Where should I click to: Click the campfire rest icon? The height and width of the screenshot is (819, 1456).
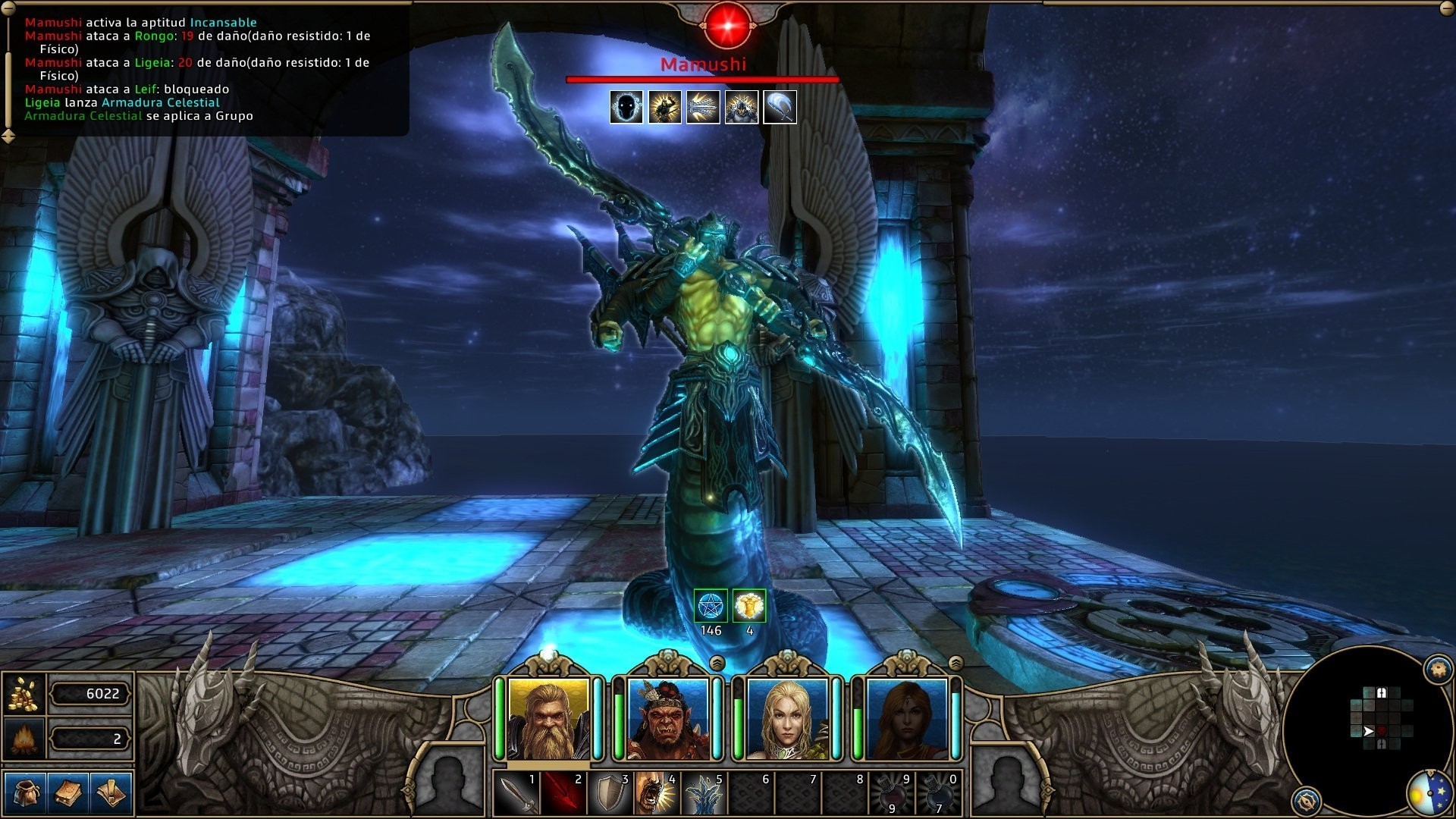click(x=24, y=739)
